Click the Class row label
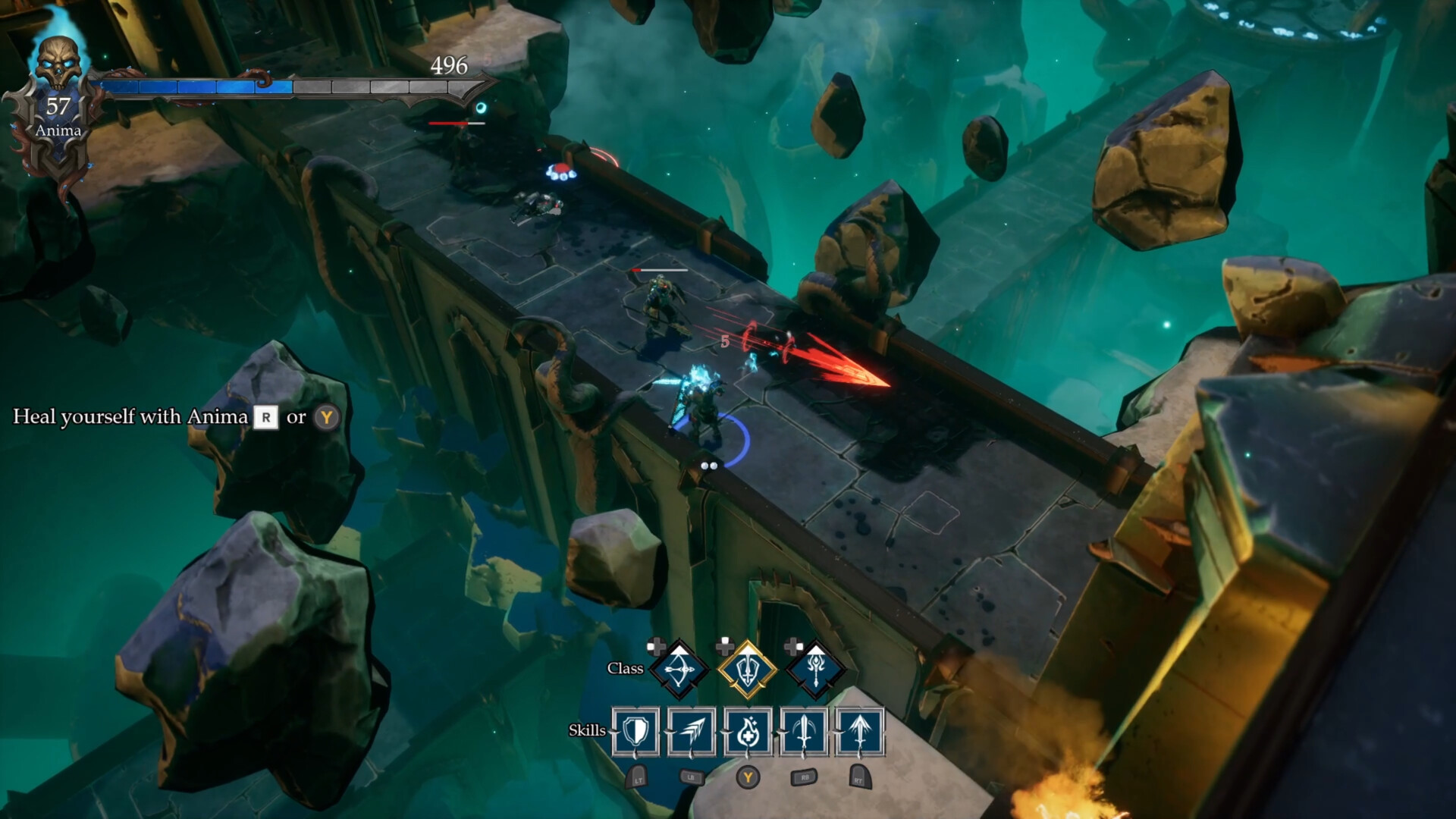 coord(625,667)
